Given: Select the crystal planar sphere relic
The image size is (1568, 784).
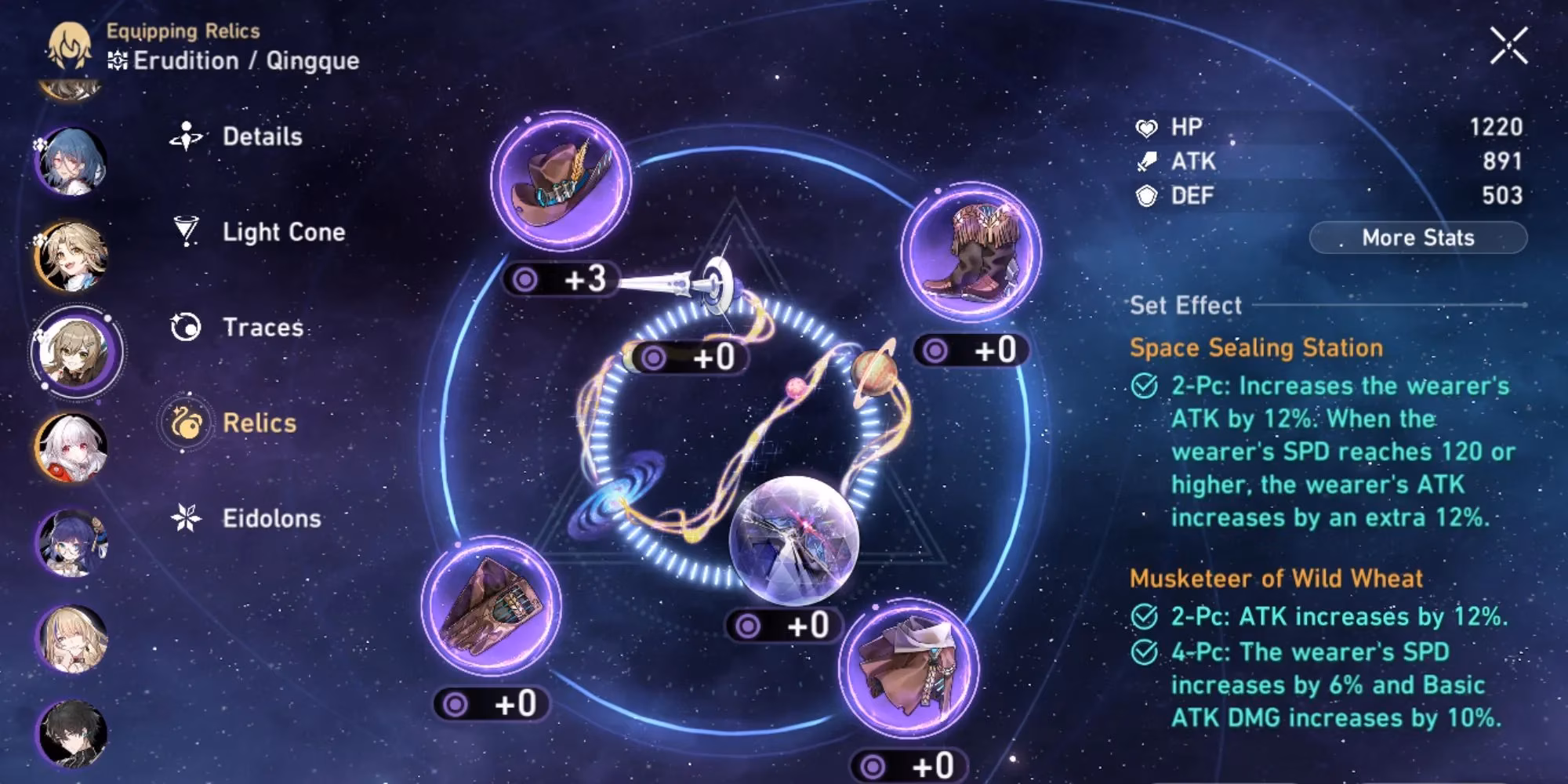Looking at the screenshot, I should 793,540.
